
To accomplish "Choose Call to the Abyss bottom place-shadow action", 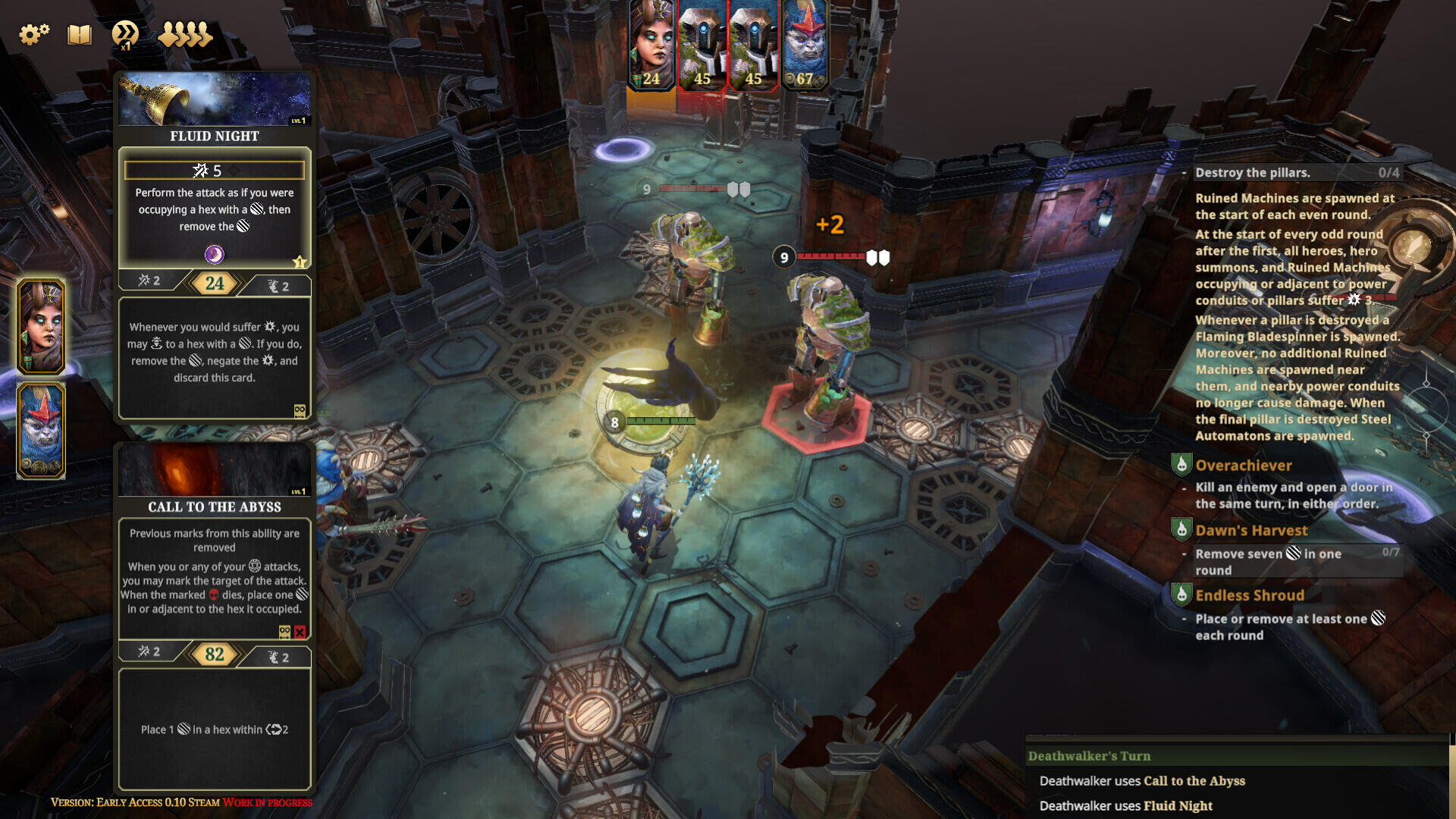I will coord(215,729).
